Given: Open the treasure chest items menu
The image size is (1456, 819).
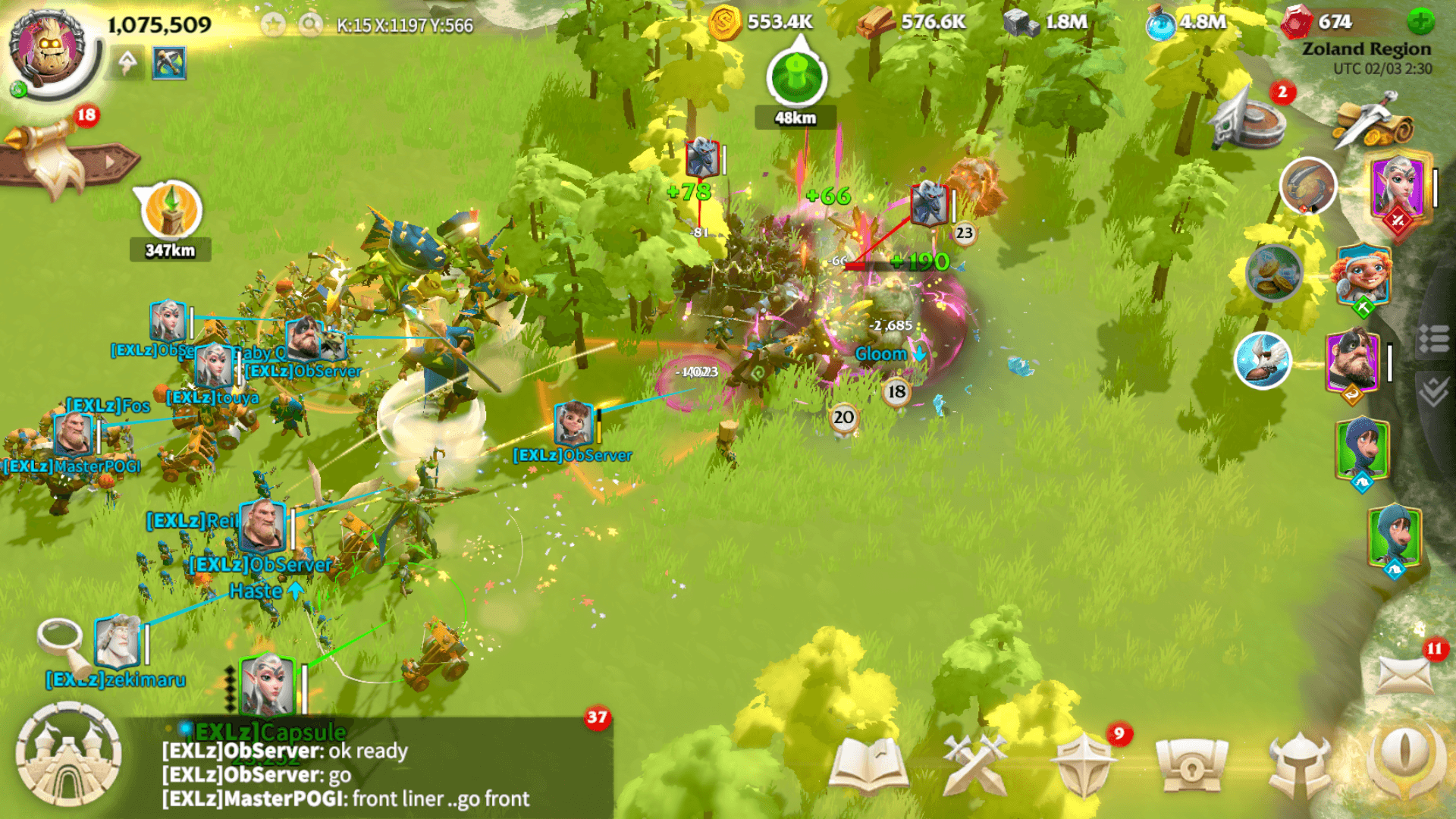Looking at the screenshot, I should pyautogui.click(x=1191, y=766).
